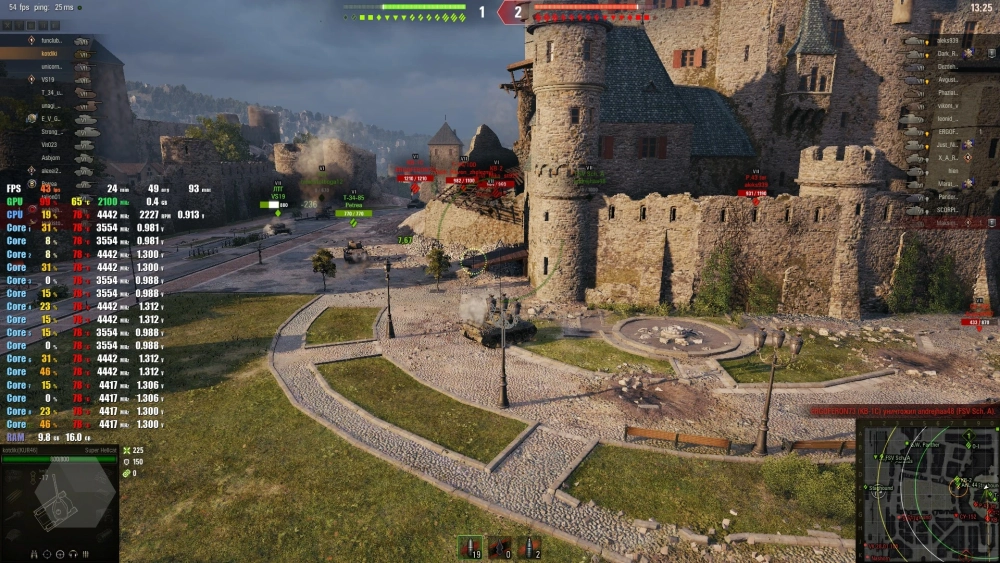Select the shell slot with 19 rounds
This screenshot has width=1000, height=563.
click(x=468, y=547)
